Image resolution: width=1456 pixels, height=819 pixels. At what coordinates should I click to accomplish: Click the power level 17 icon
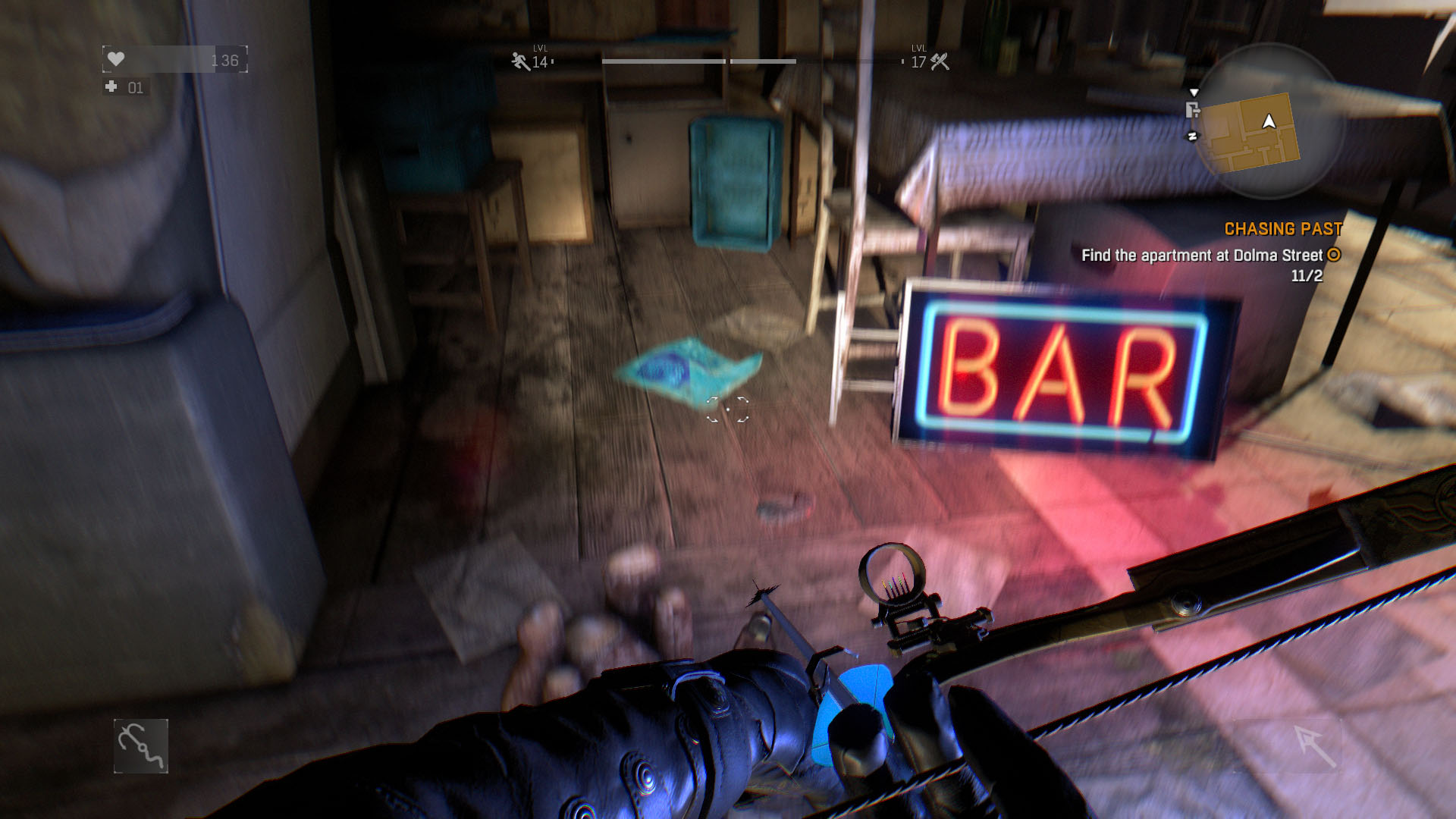[x=940, y=61]
